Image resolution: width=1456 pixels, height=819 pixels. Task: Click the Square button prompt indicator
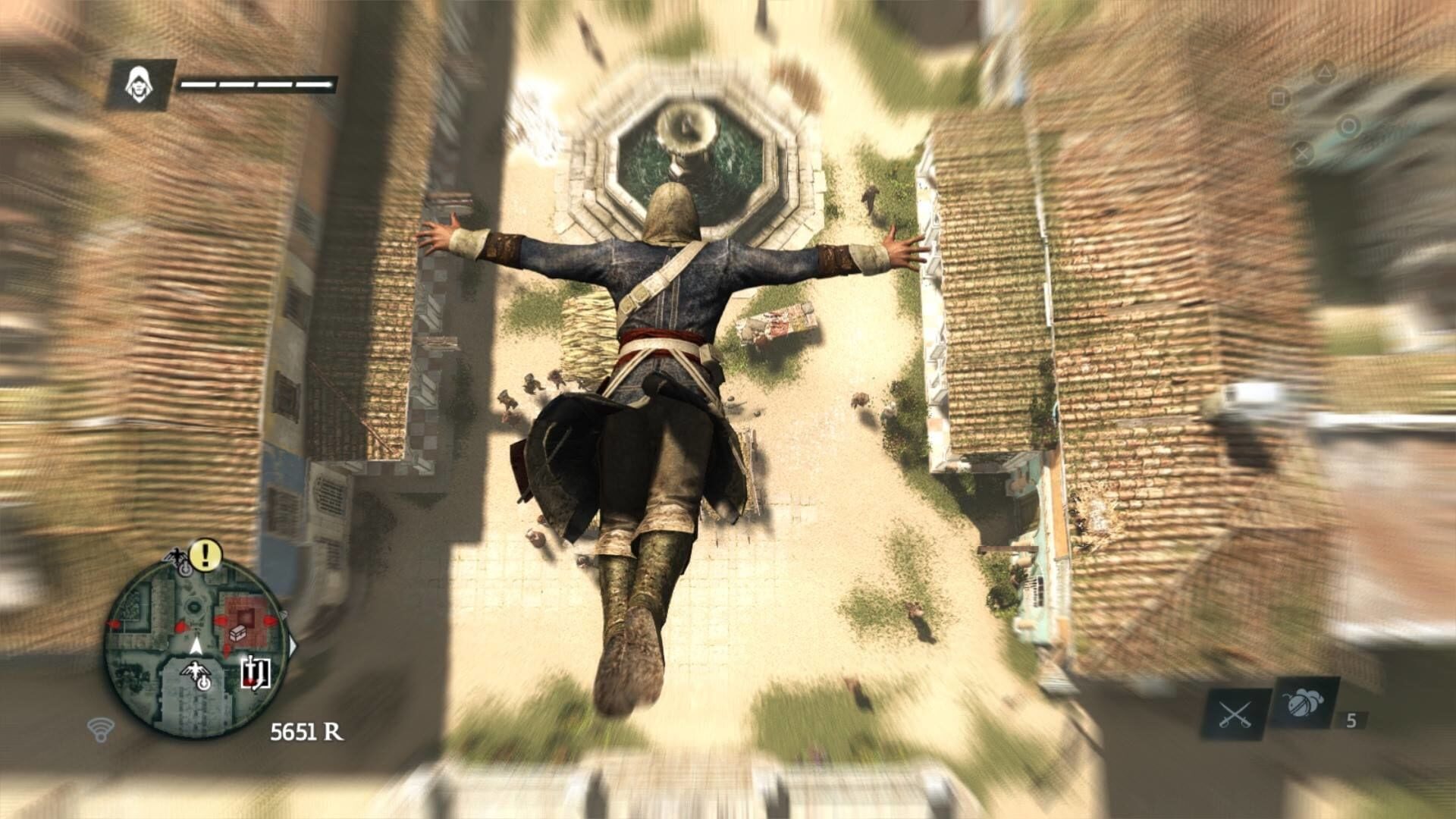point(1279,98)
